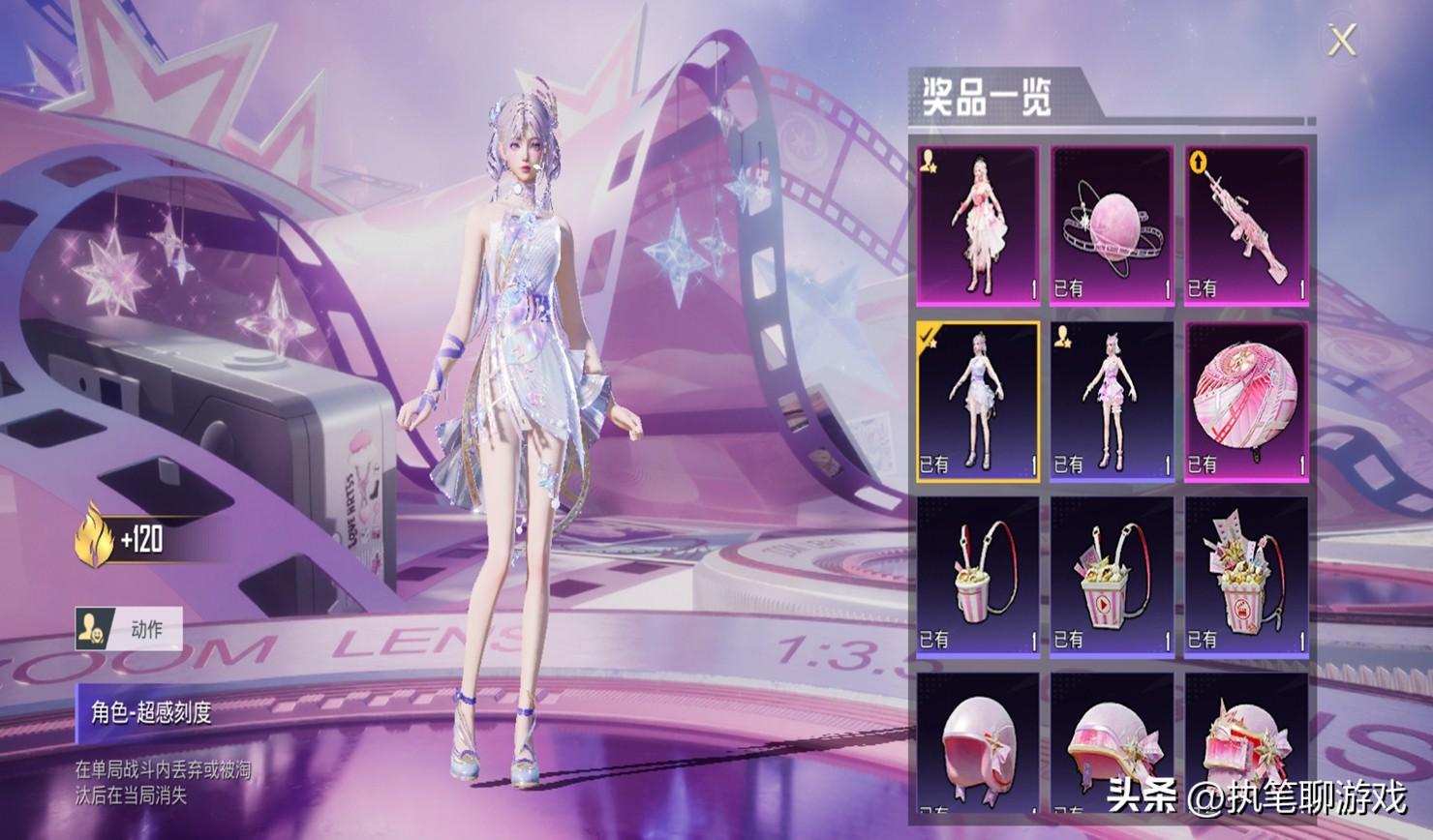Pick the plain pink helmet prize

978,747
